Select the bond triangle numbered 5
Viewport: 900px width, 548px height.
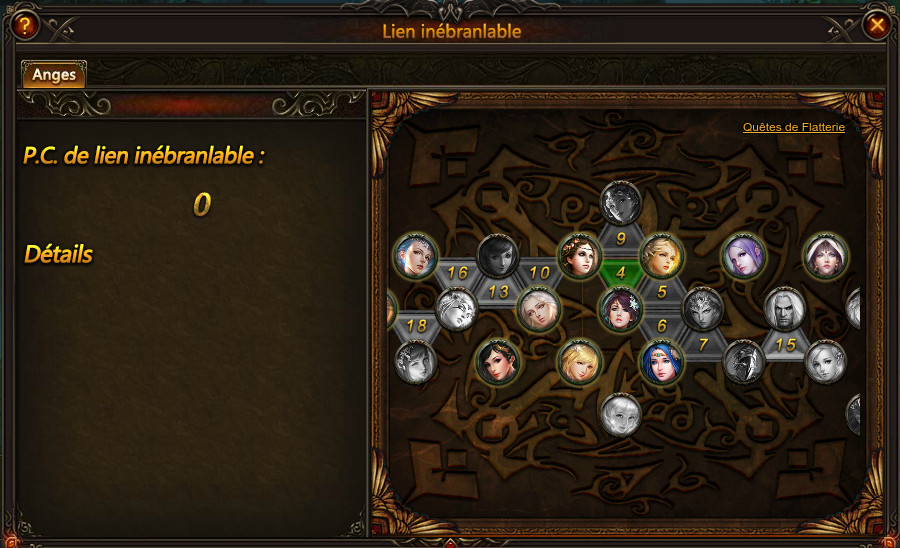coord(661,291)
